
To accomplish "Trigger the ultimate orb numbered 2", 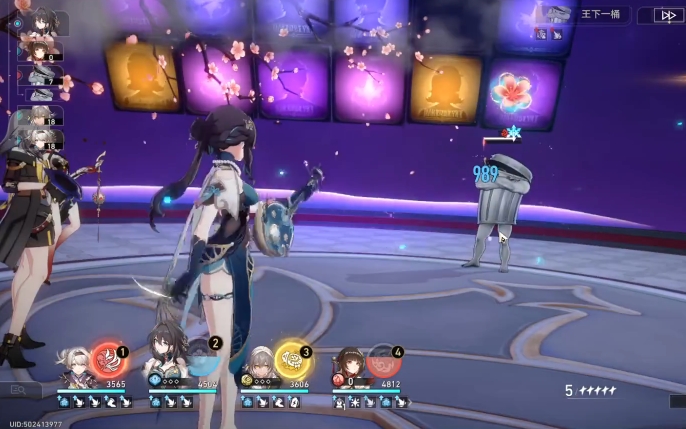I will (199, 358).
